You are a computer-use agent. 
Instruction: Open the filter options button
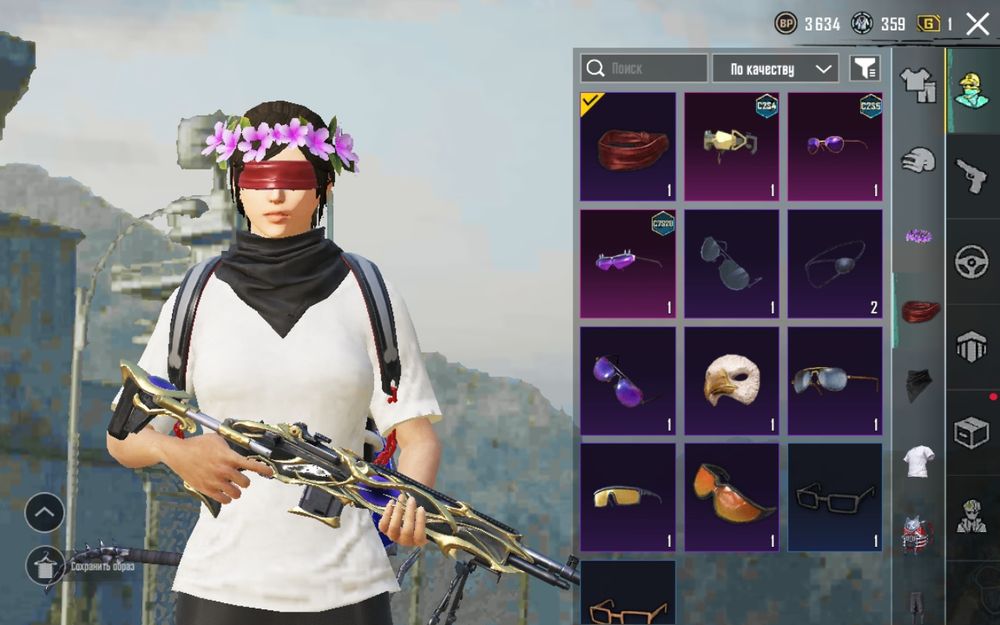864,68
